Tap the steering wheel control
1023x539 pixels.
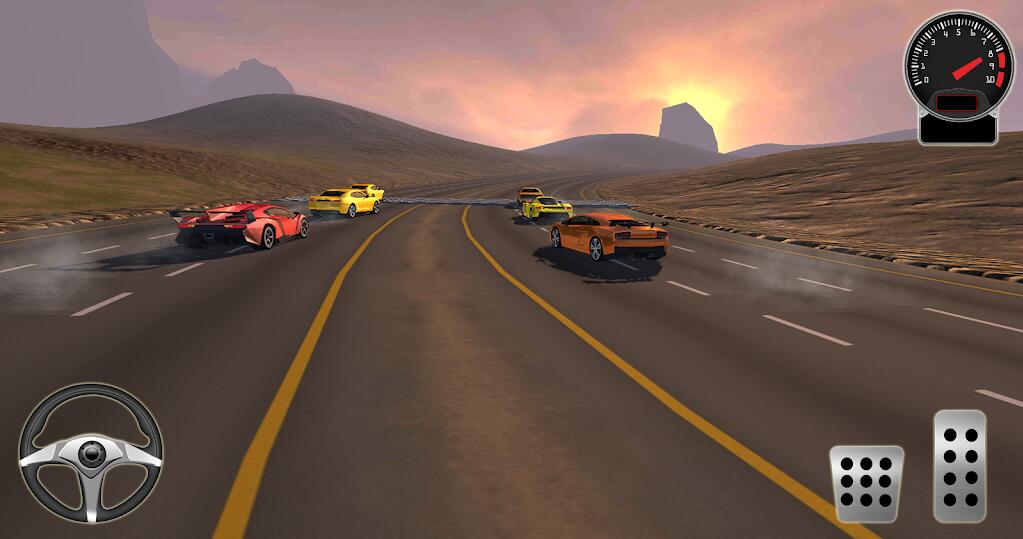click(91, 453)
